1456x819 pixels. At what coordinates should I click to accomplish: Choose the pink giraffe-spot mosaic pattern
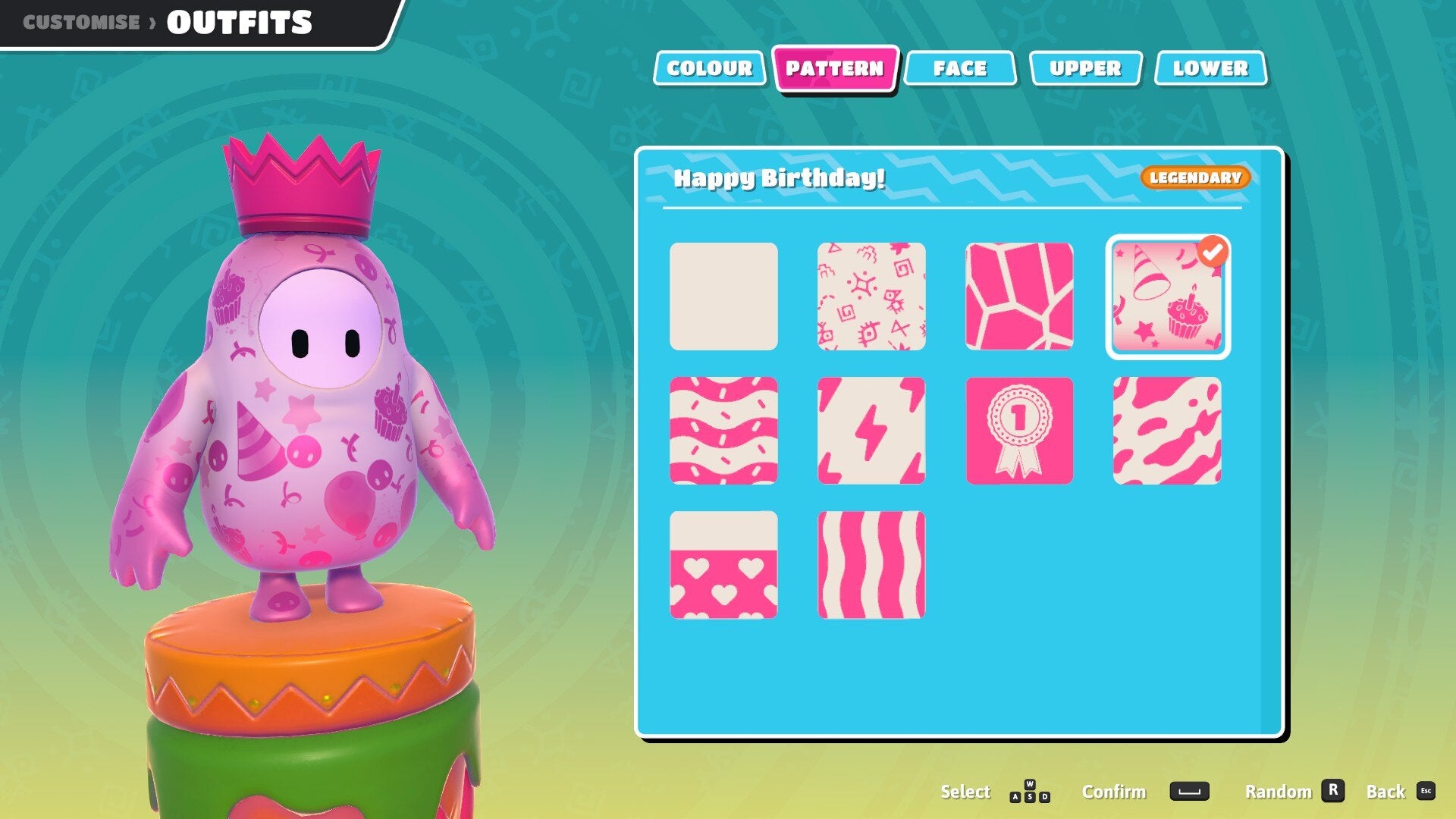1019,297
